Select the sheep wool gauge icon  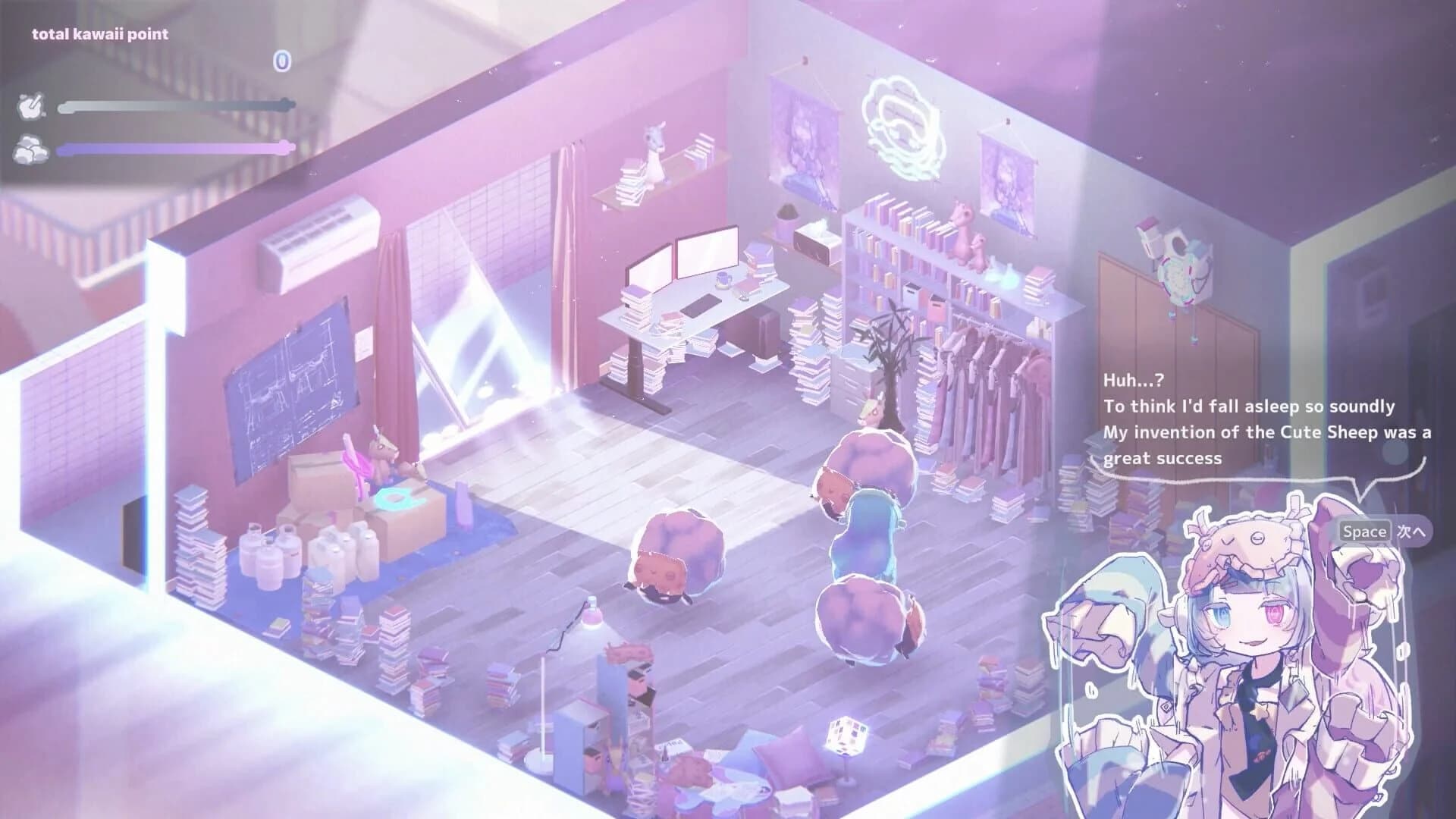(x=30, y=149)
